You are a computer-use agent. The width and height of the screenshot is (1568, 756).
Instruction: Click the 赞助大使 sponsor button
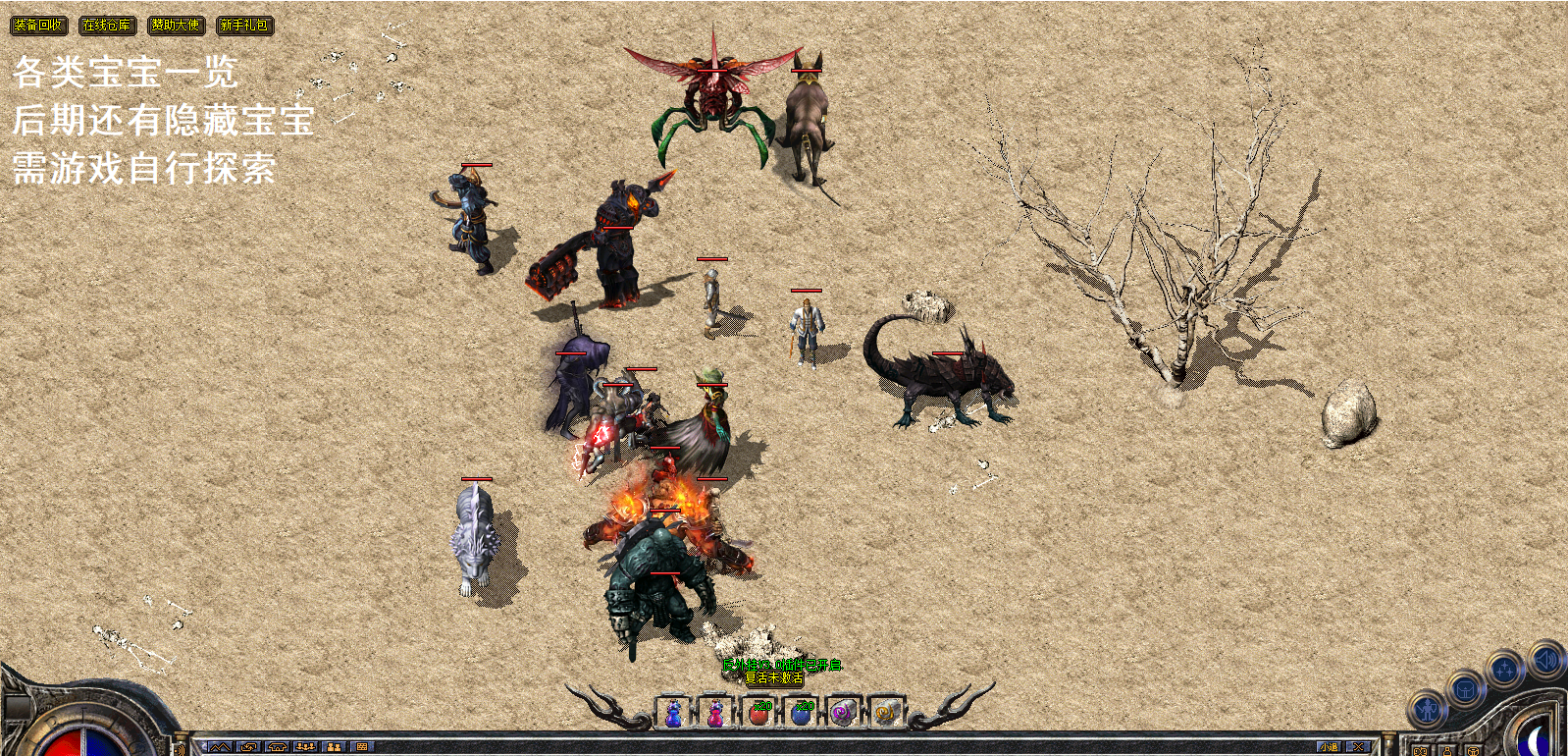pyautogui.click(x=176, y=26)
